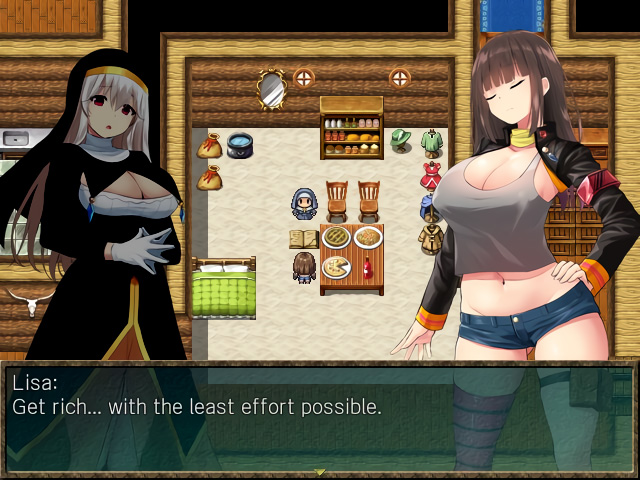Viewport: 640px width, 480px height.
Task: Click the dialogue continue arrow indicator
Action: 320,472
